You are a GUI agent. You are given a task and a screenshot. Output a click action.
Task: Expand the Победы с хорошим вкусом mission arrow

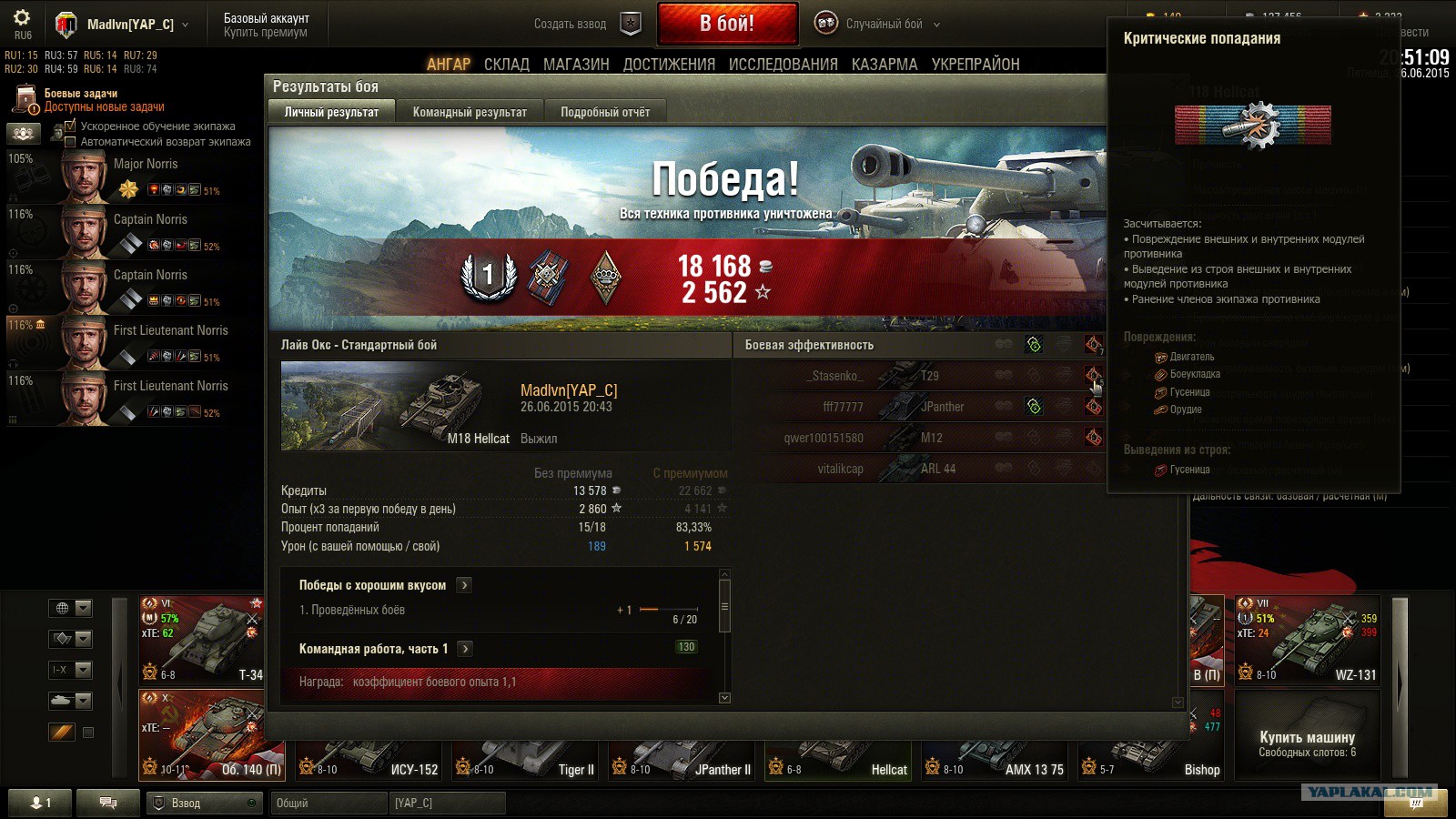coord(464,585)
